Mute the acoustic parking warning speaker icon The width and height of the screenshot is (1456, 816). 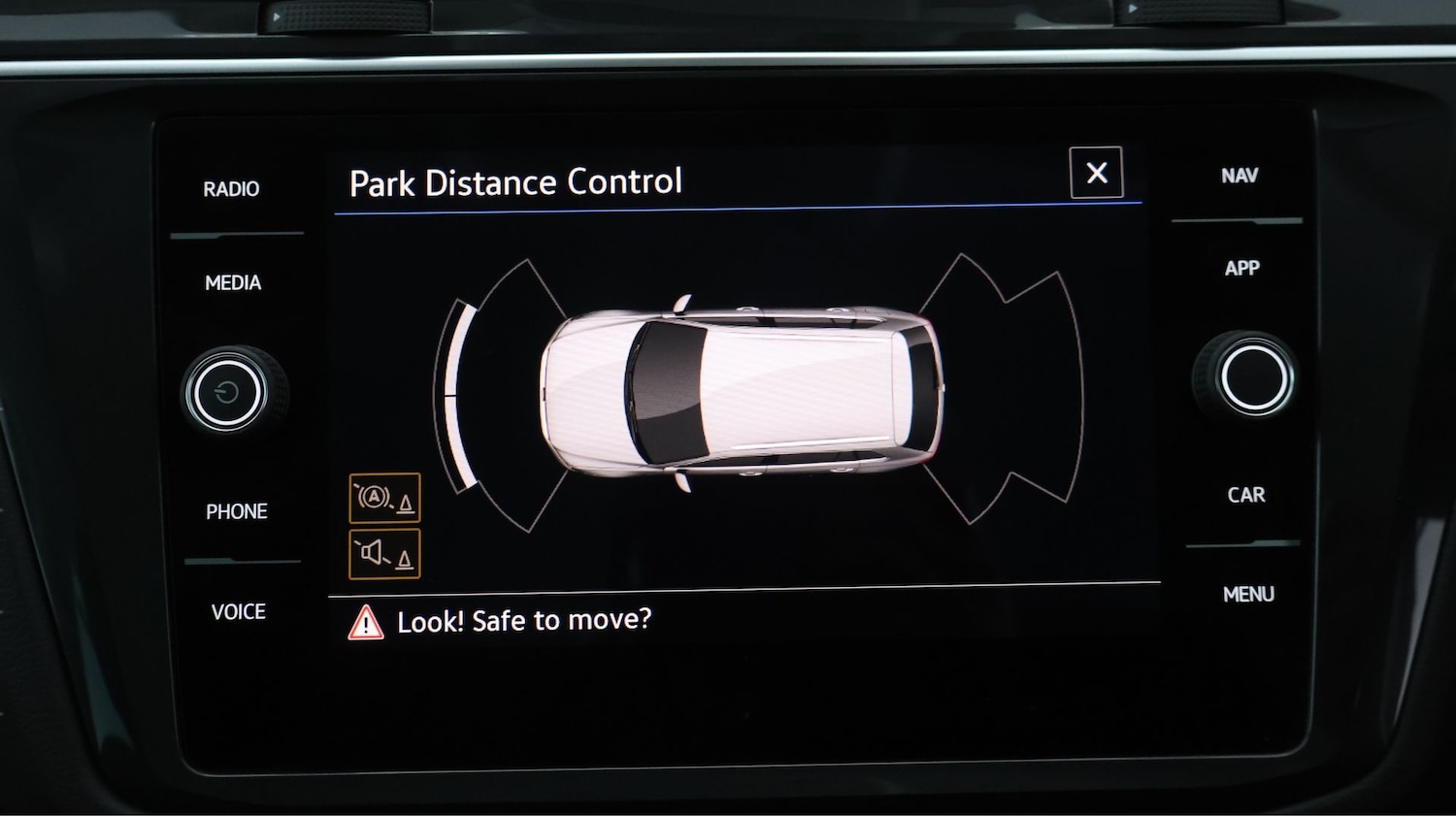click(384, 553)
